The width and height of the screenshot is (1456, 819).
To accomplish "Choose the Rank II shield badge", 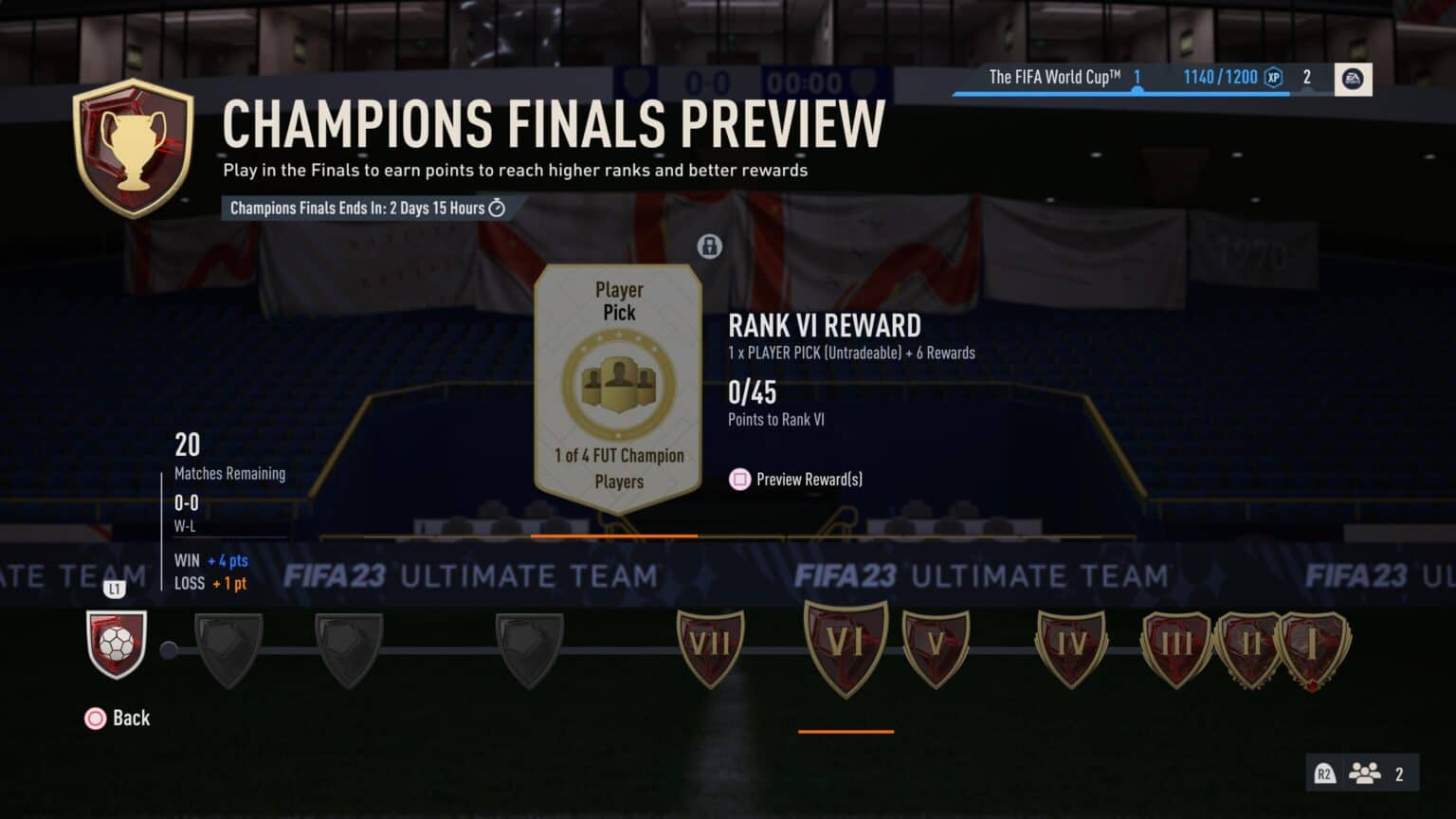I will (1250, 646).
